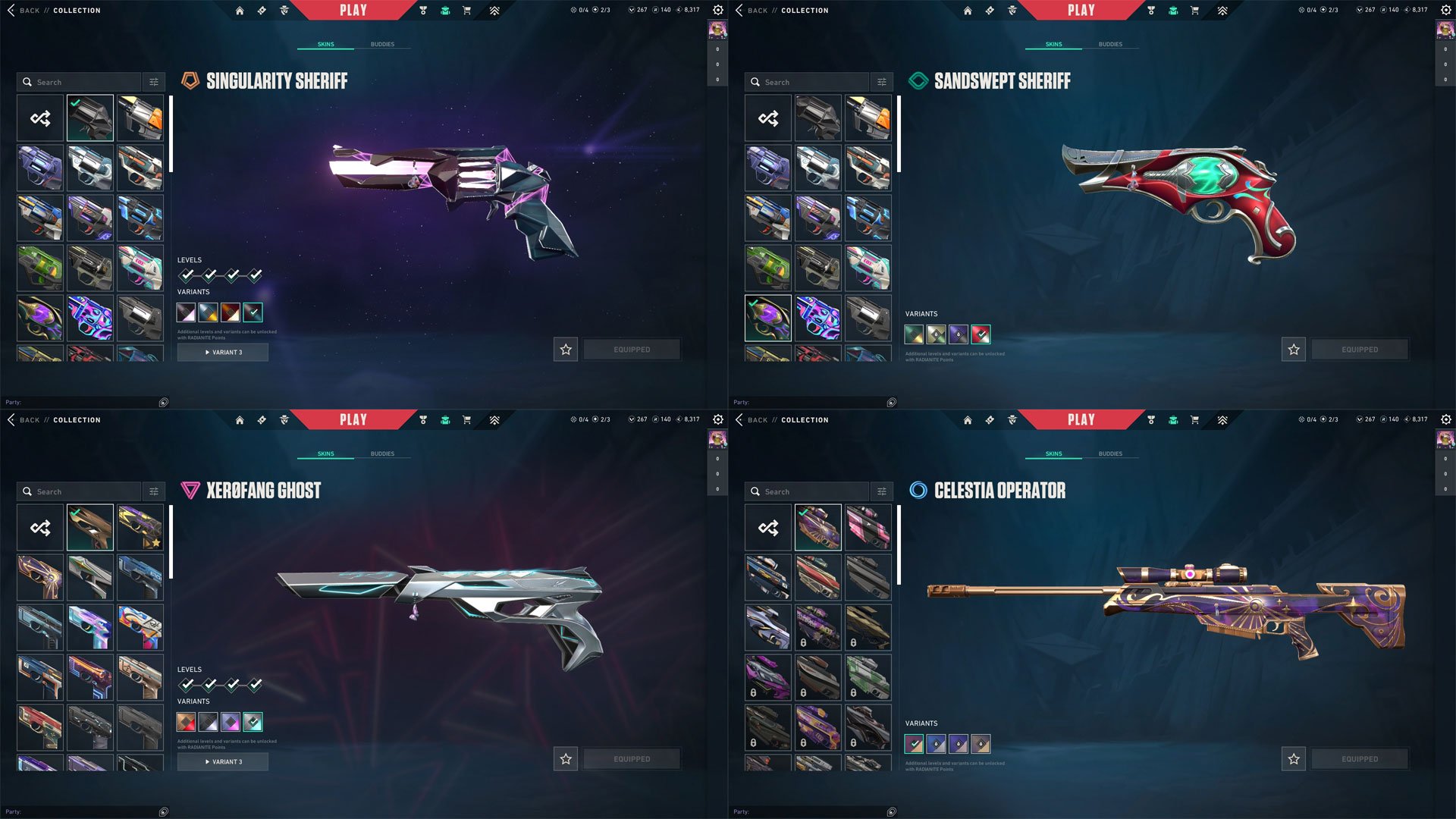Image resolution: width=1456 pixels, height=819 pixels.
Task: Click the Agents icon in the nav bar
Action: coord(285,10)
